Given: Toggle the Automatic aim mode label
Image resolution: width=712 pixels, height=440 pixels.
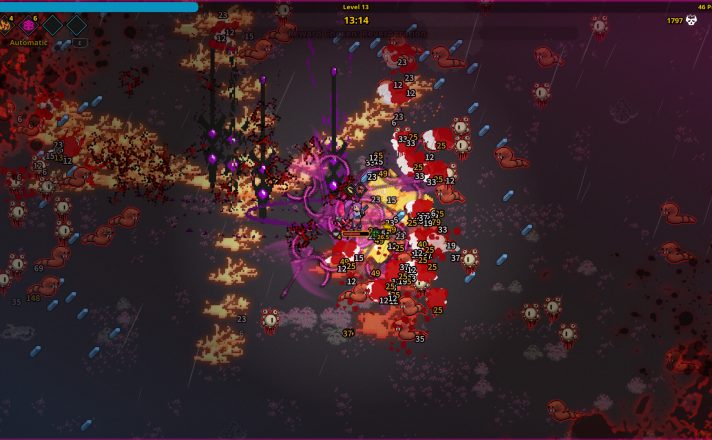Looking at the screenshot, I should 29,43.
